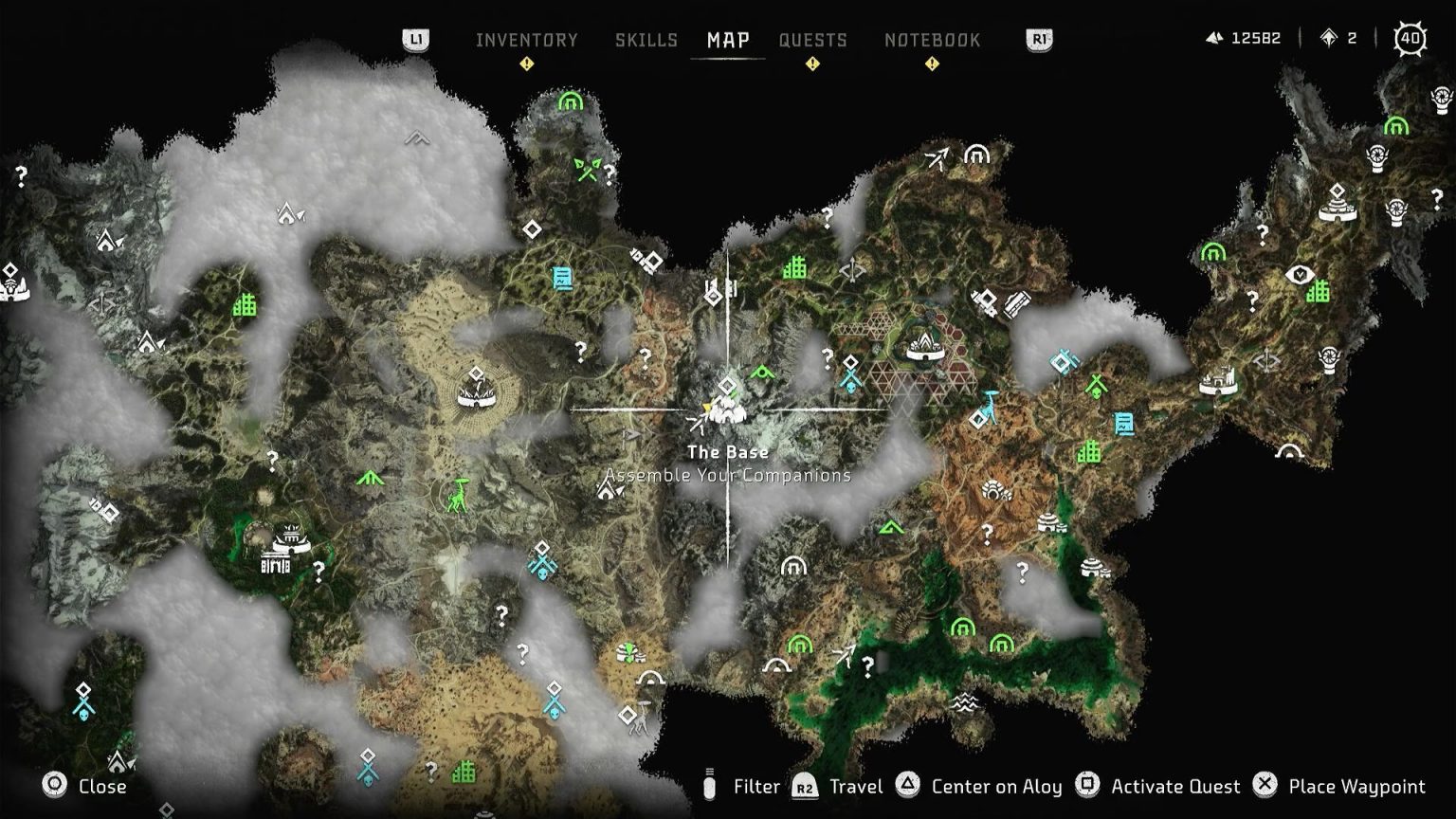The image size is (1456, 819).
Task: Open the Skills tab
Action: pyautogui.click(x=646, y=40)
